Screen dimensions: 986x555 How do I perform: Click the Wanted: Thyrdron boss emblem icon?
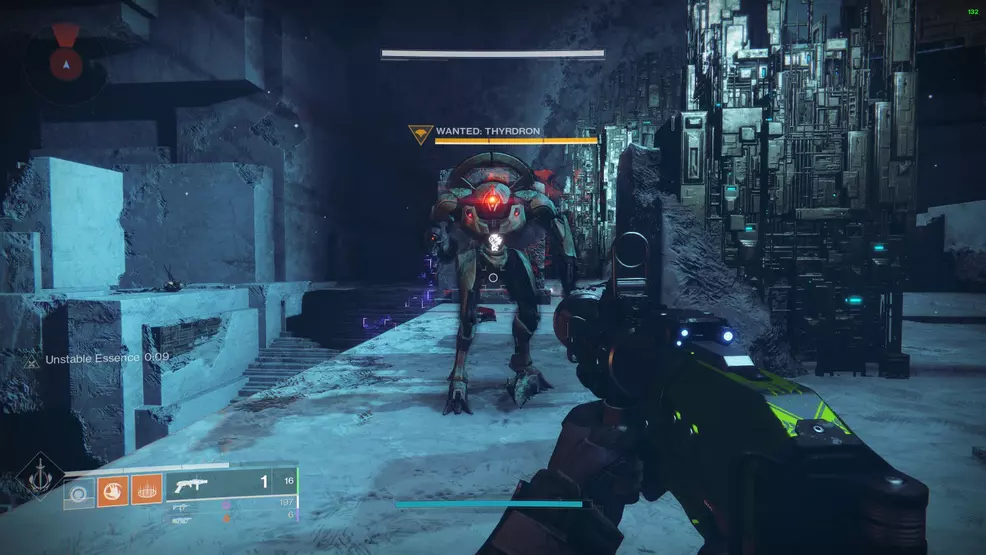420,134
